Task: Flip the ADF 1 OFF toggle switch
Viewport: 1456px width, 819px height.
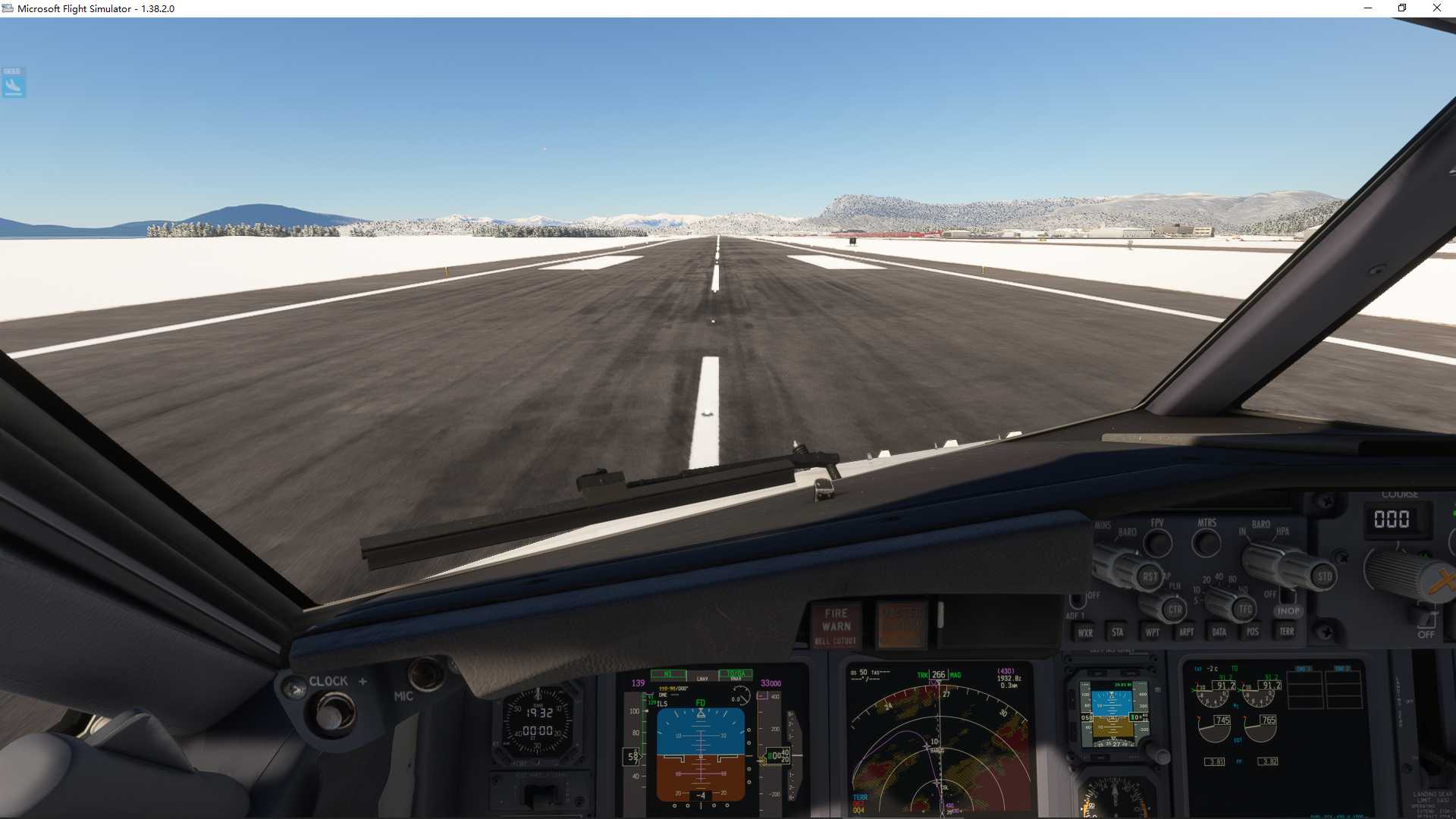Action: click(x=1079, y=599)
